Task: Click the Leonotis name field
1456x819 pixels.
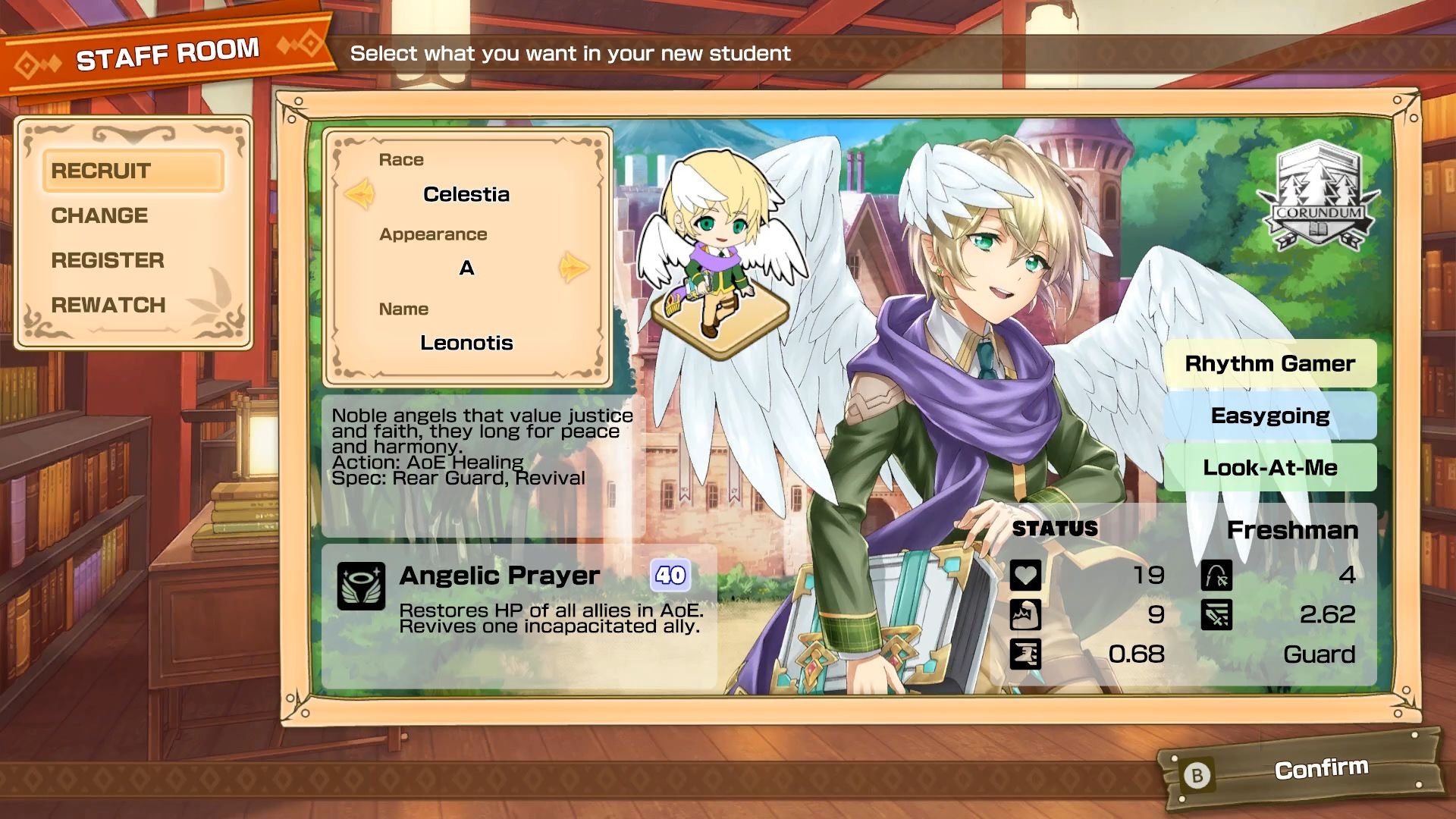Action: 467,342
